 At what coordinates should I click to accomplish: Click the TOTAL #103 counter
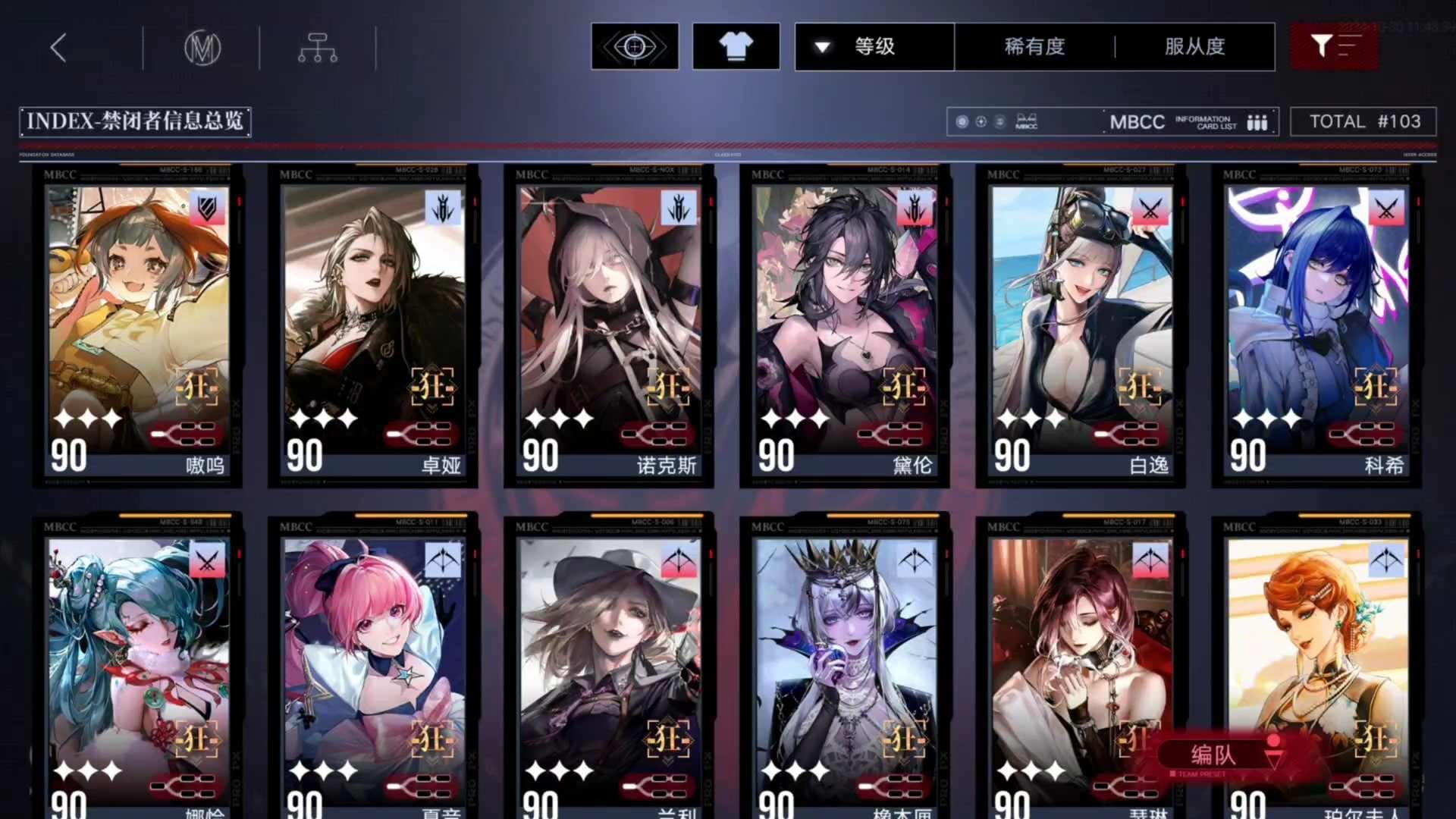tap(1363, 121)
